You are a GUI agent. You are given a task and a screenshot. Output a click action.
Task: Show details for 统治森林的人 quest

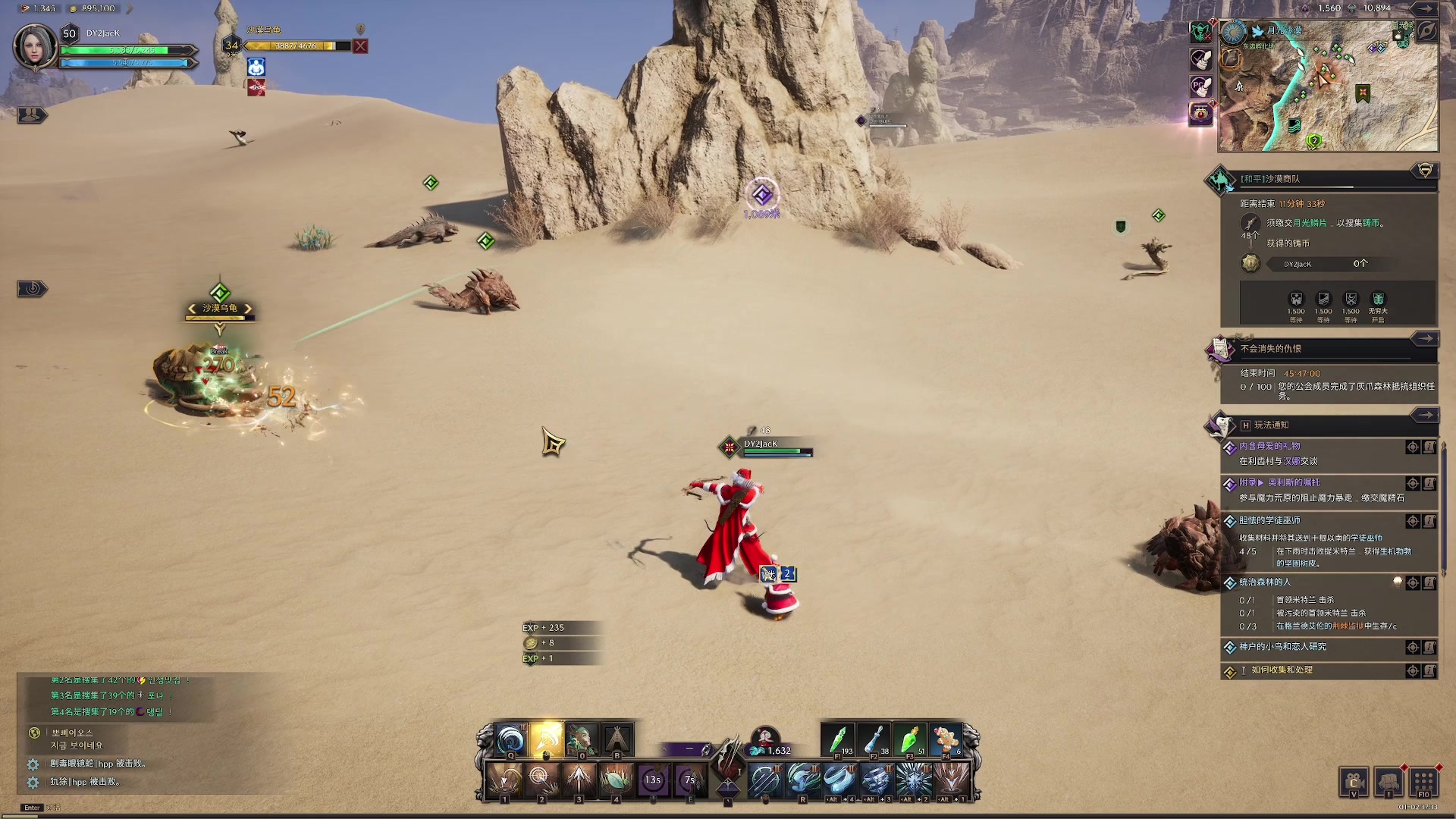click(x=1429, y=583)
